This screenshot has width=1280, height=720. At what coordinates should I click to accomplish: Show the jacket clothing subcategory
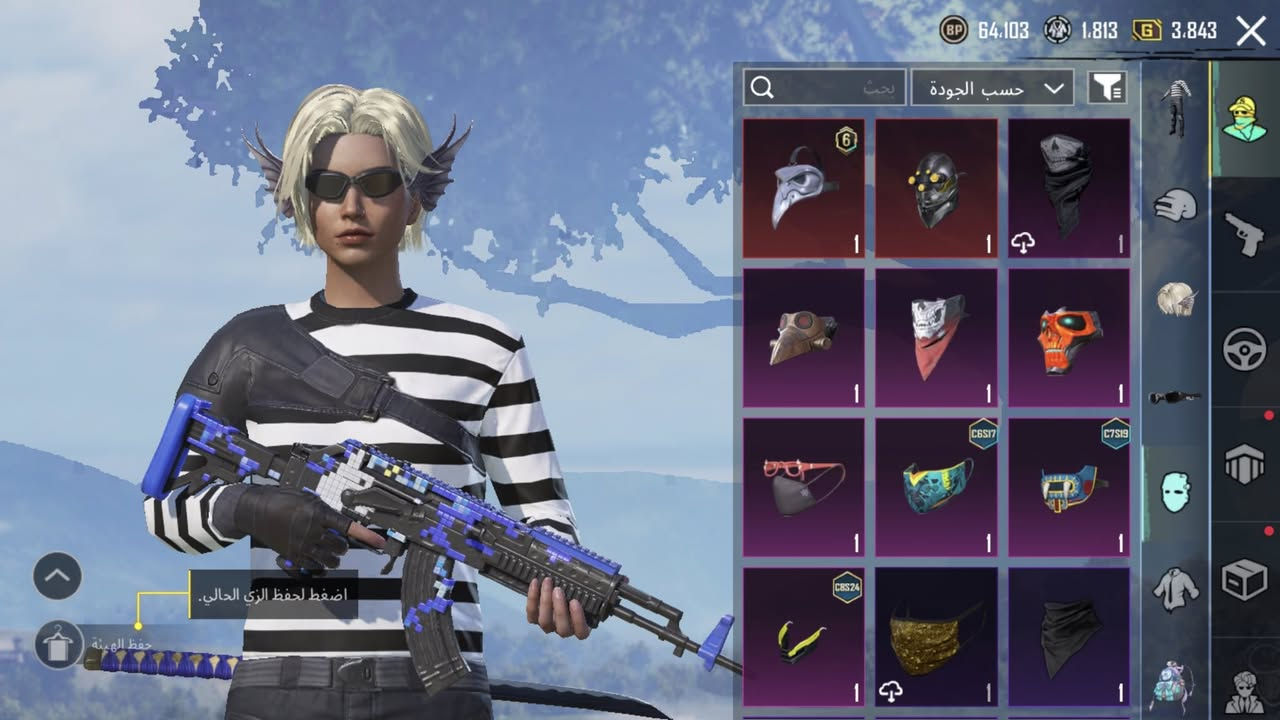[1175, 589]
